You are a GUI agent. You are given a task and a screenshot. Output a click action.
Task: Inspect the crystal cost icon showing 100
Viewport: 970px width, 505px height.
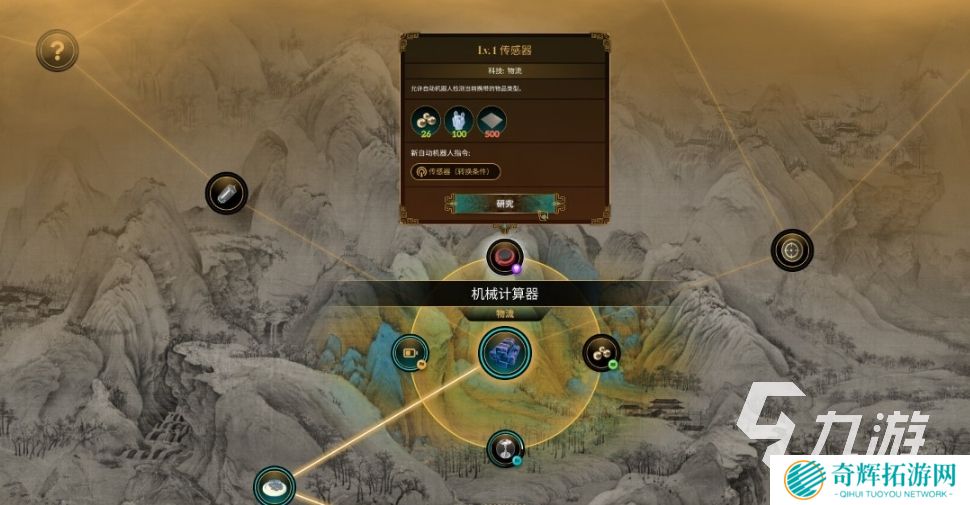click(x=459, y=120)
